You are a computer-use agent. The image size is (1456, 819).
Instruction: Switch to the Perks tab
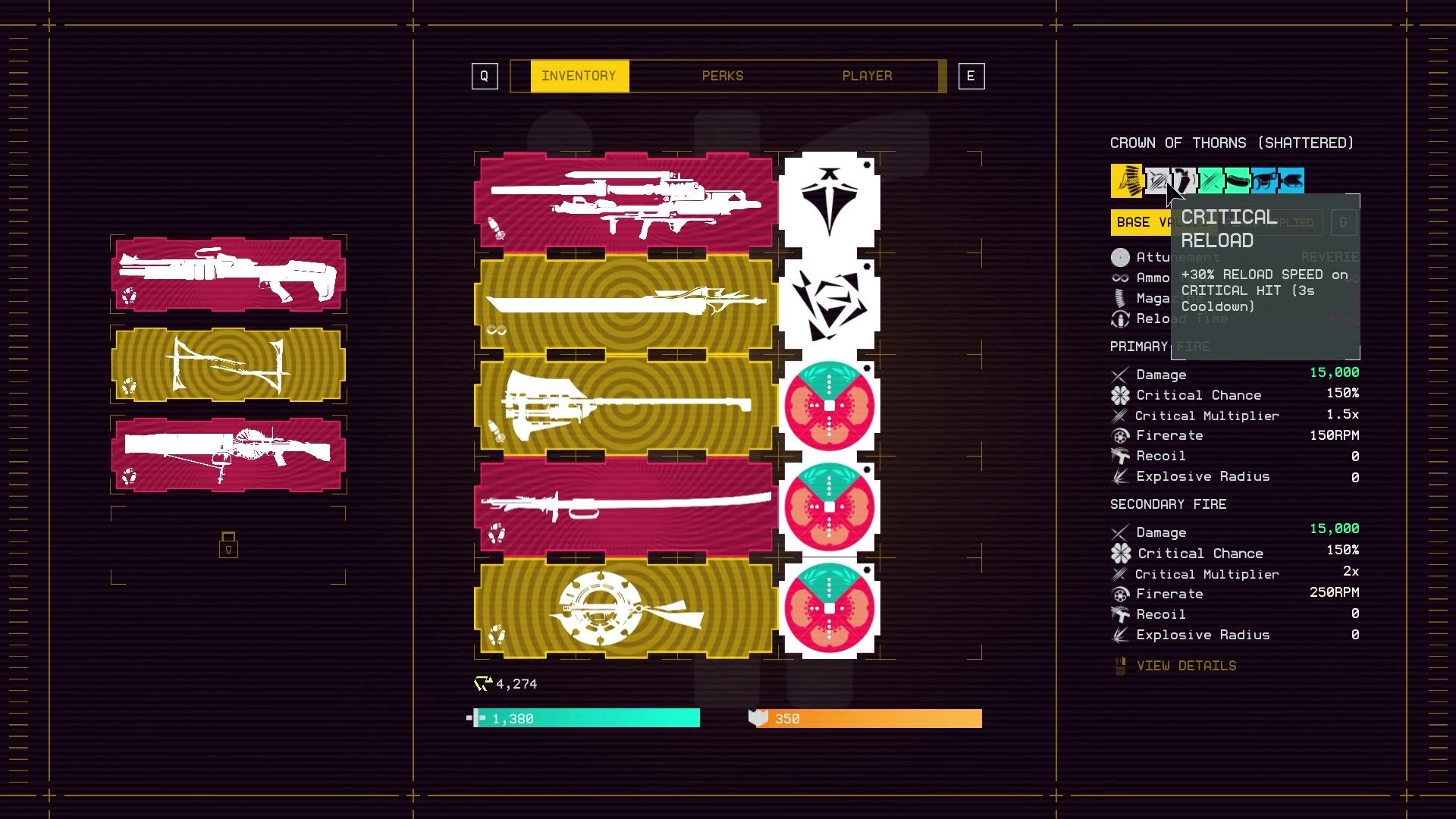coord(722,76)
